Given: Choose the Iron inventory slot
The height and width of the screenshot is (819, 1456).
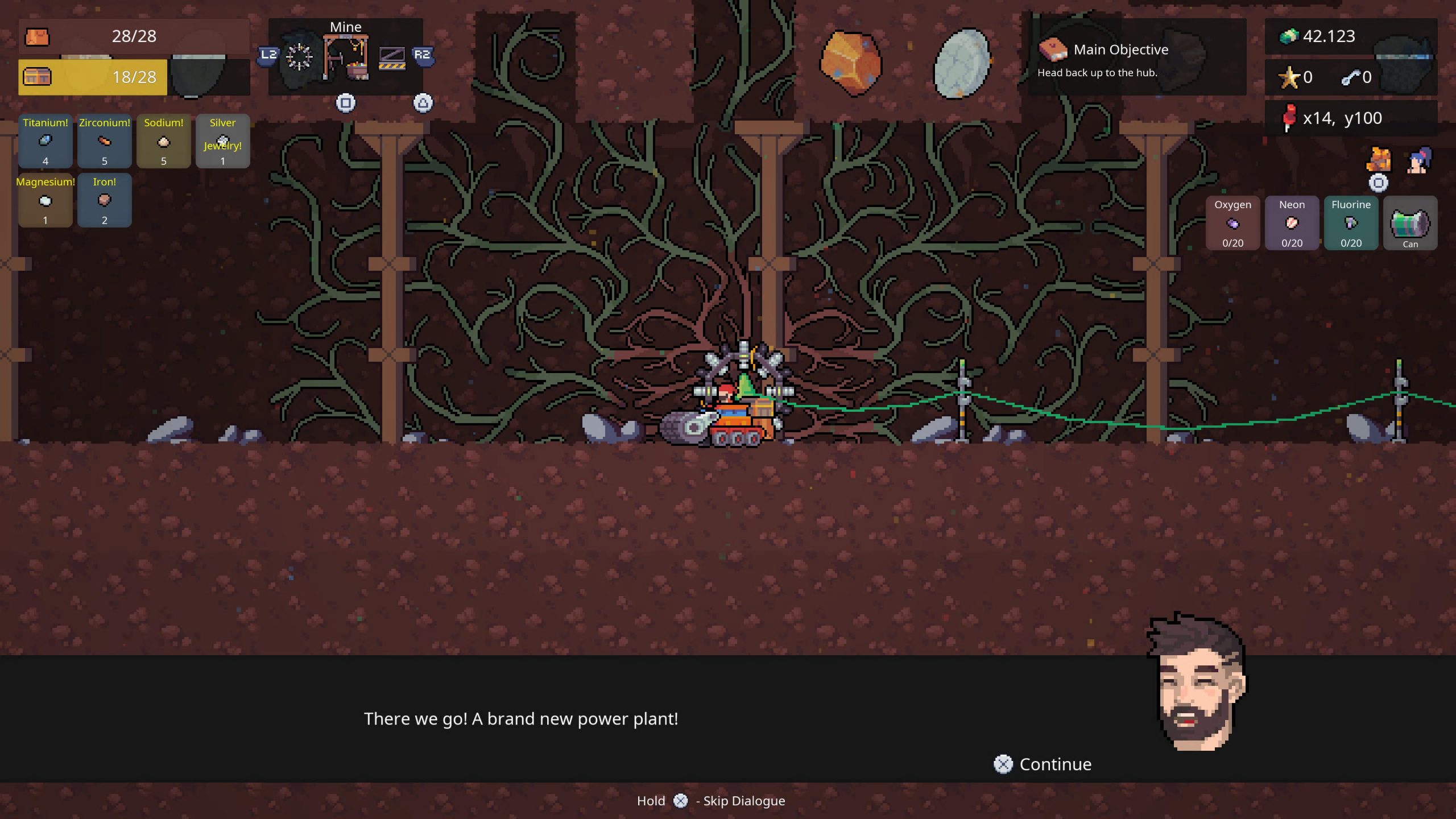Looking at the screenshot, I should (x=105, y=200).
